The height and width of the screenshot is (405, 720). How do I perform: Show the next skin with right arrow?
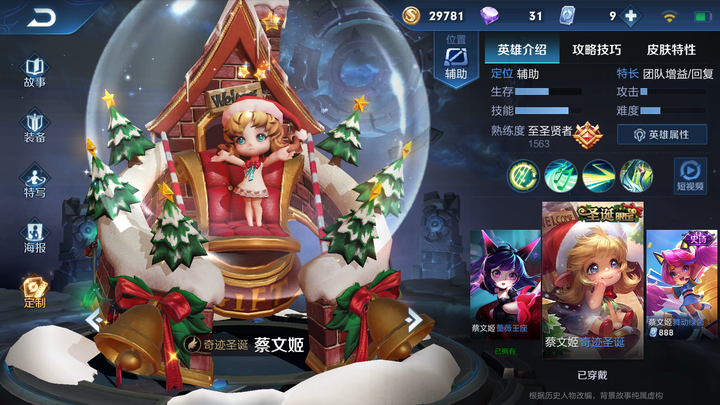pos(414,319)
